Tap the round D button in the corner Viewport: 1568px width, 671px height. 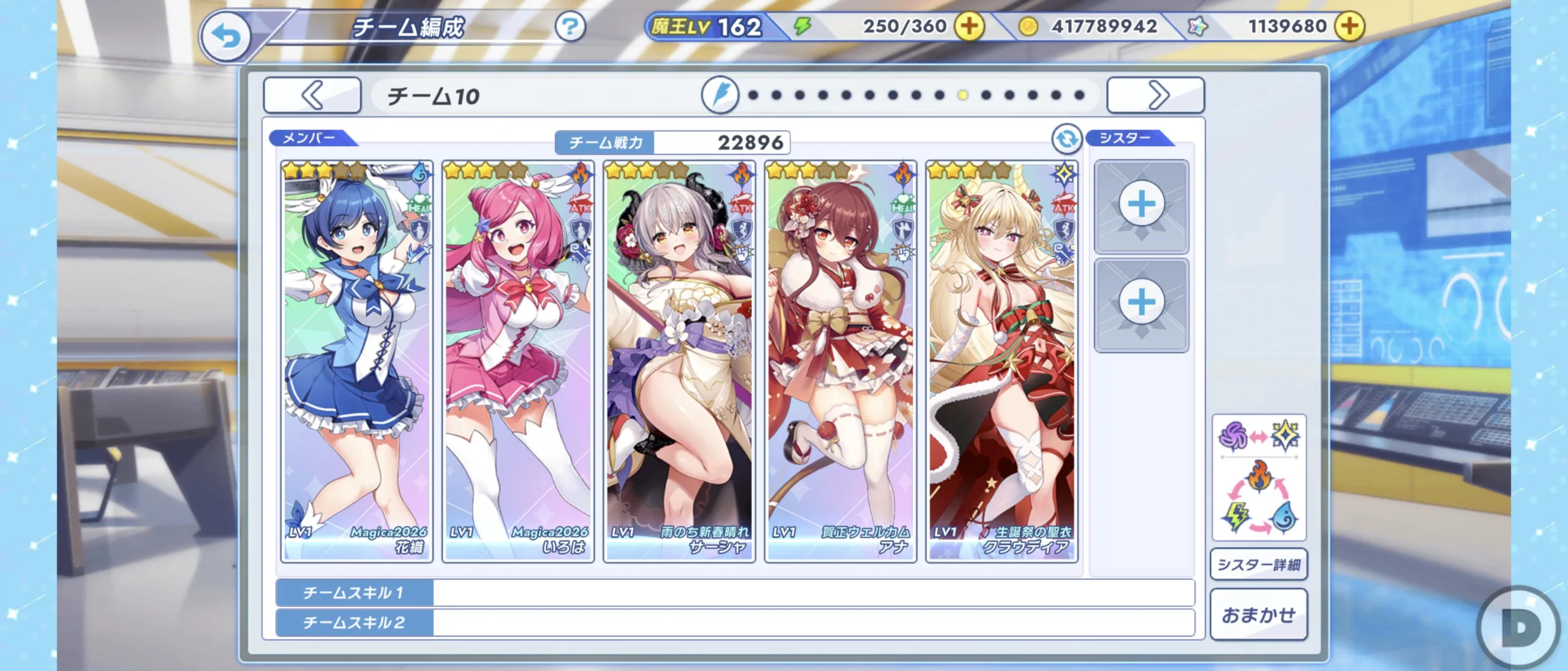[1520, 628]
